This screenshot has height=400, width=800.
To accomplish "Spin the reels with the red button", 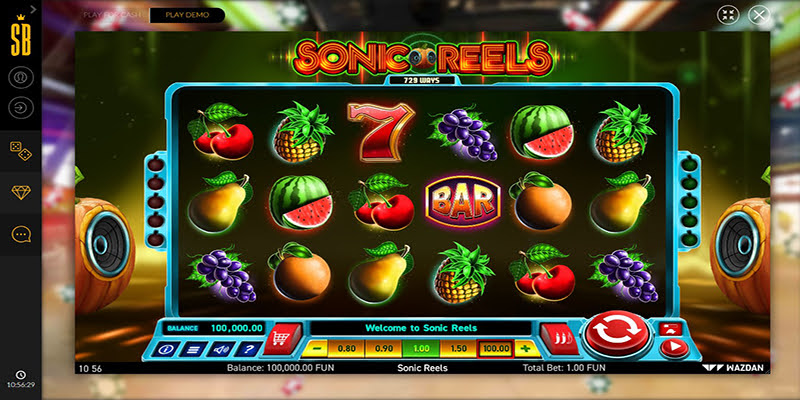I will coord(617,336).
